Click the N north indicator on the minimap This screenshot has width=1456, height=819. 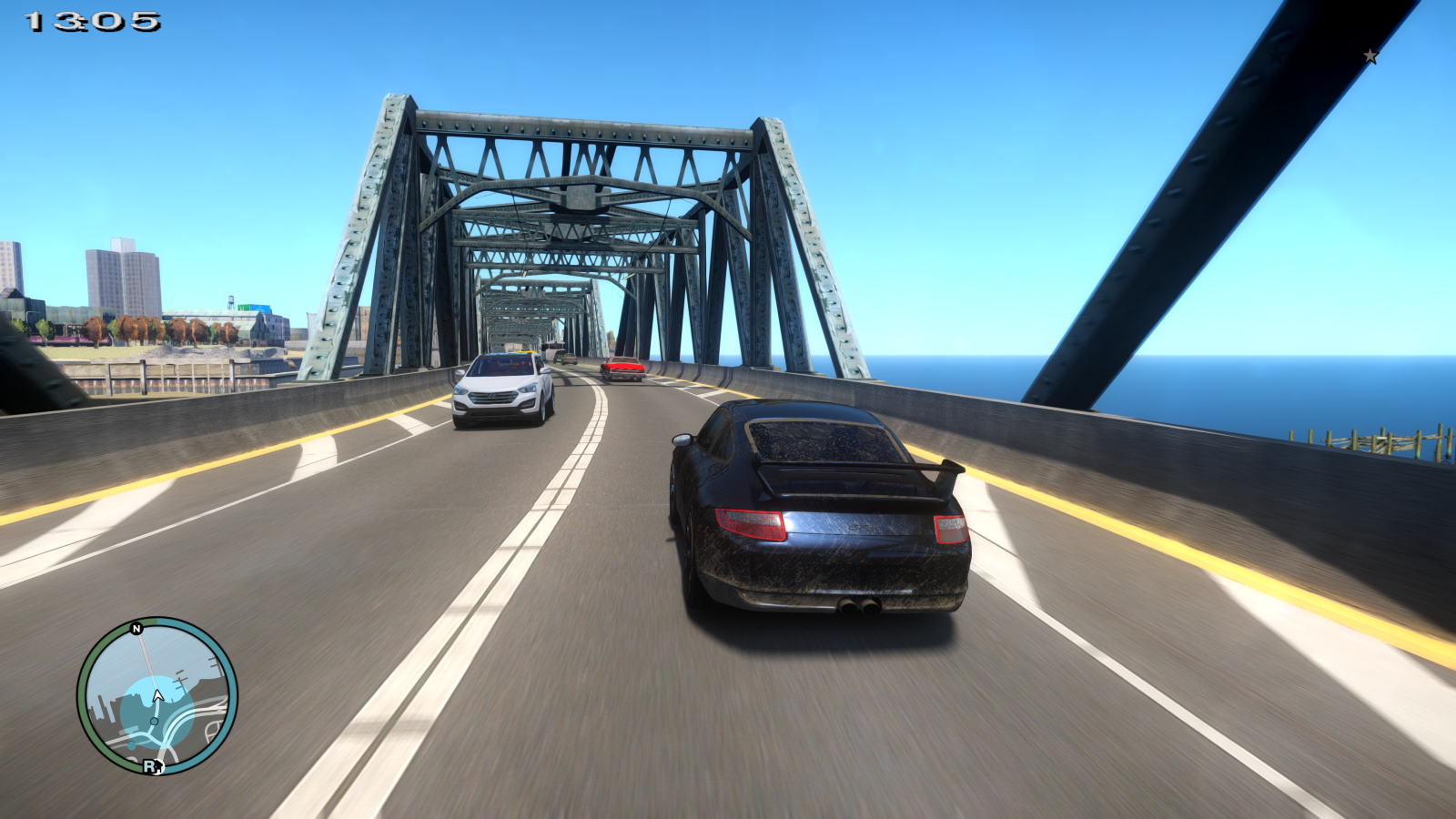pos(136,629)
